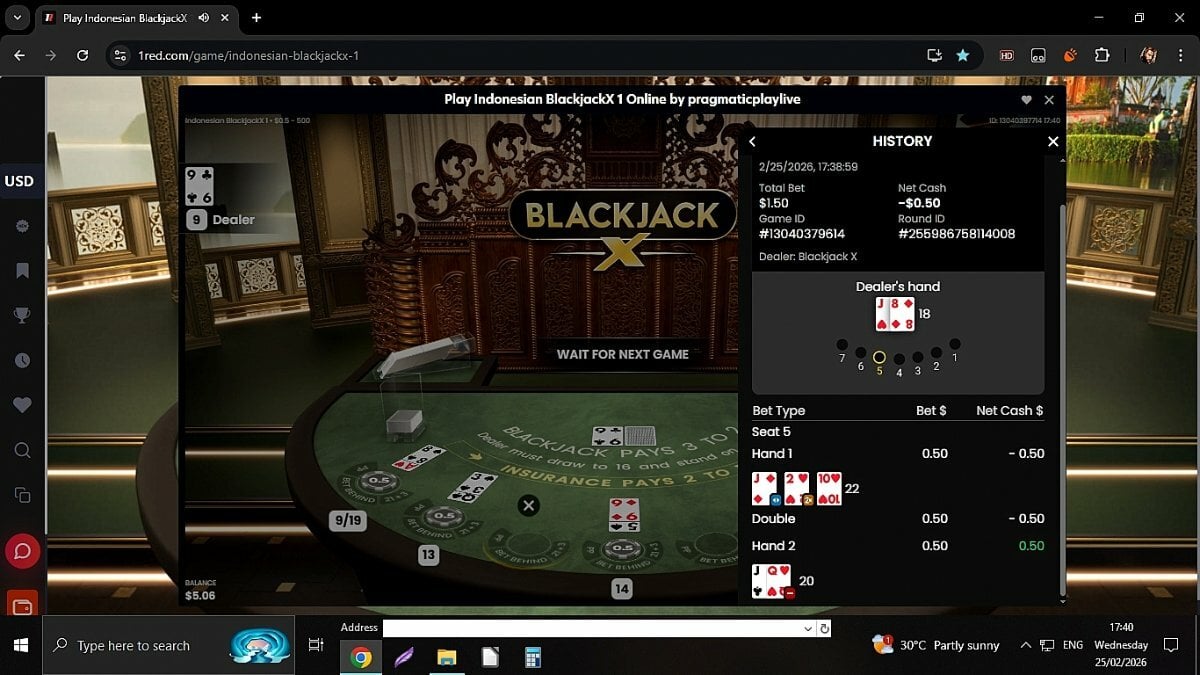The width and height of the screenshot is (1200, 675).
Task: Open the sidebar bookmark icon
Action: click(22, 270)
